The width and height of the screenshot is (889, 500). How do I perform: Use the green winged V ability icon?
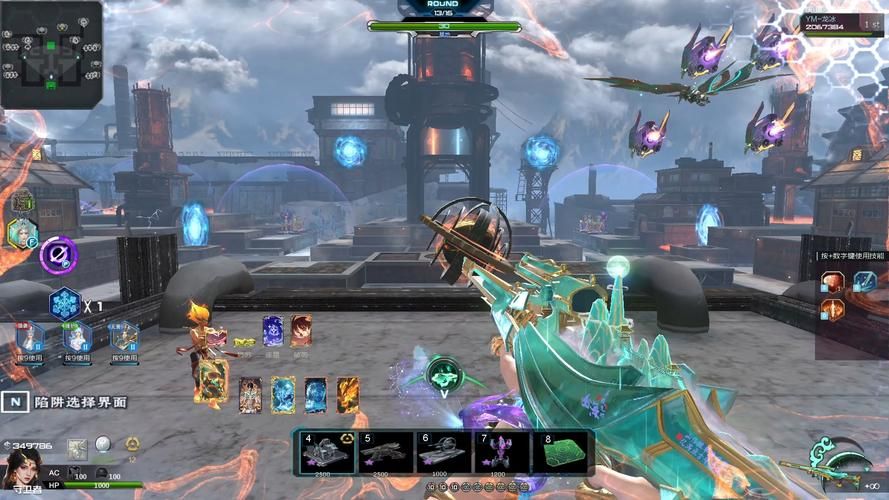[442, 374]
